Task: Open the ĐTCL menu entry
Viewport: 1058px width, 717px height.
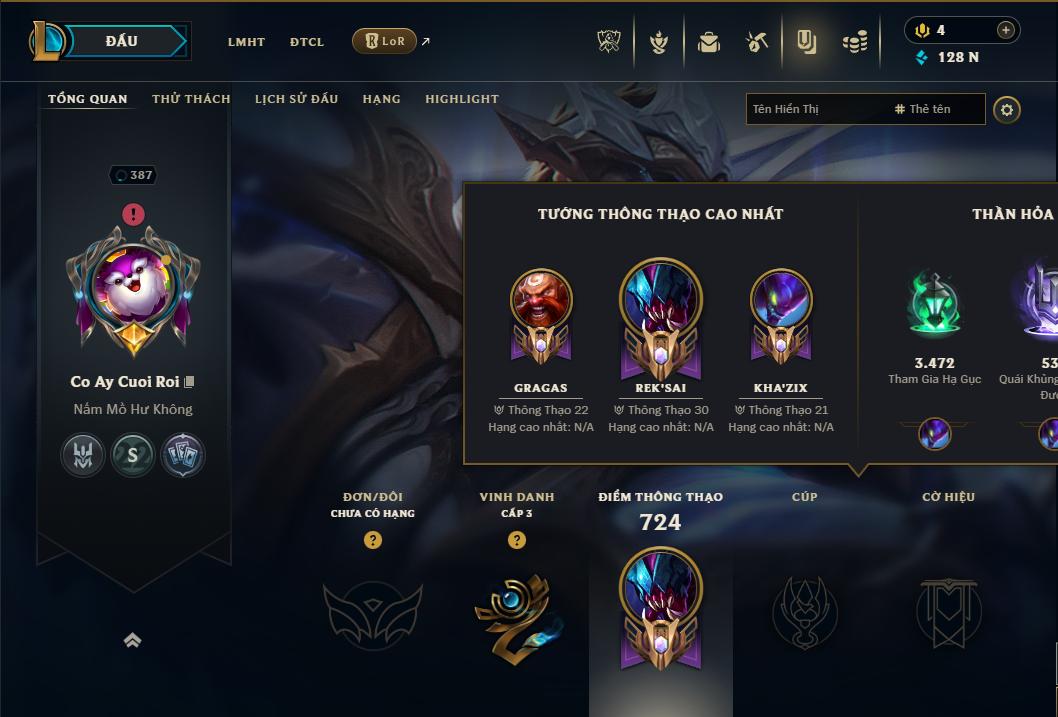Action: point(307,42)
